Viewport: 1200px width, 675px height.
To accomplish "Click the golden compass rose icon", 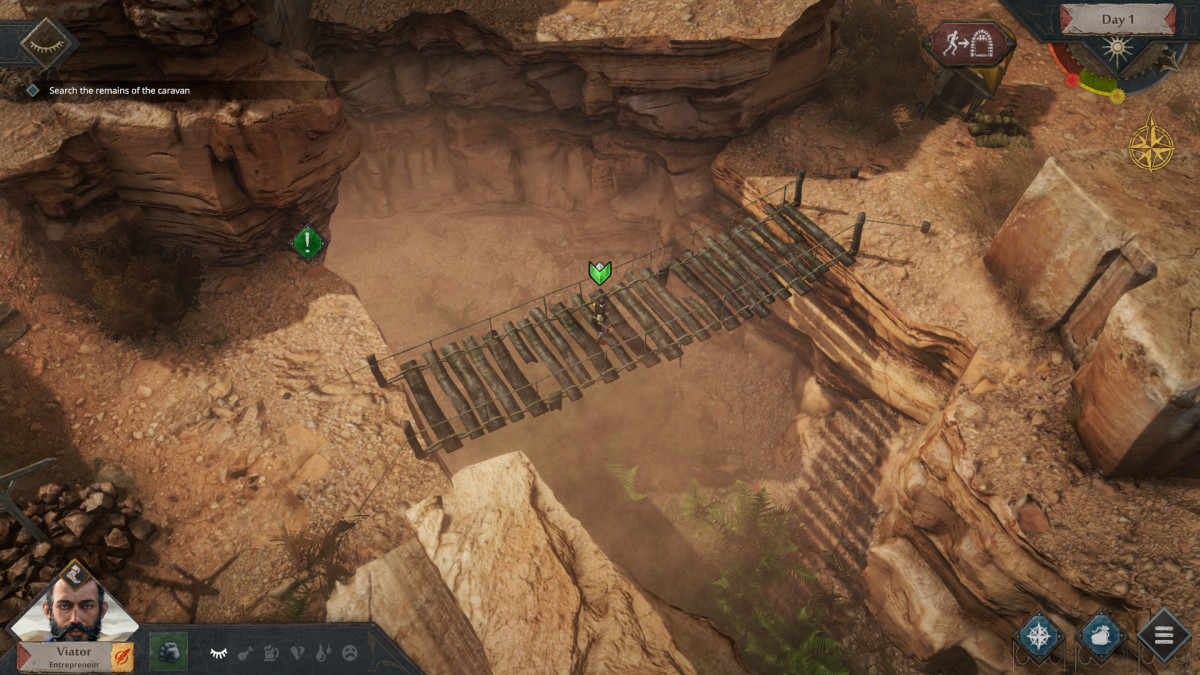I will [1151, 142].
